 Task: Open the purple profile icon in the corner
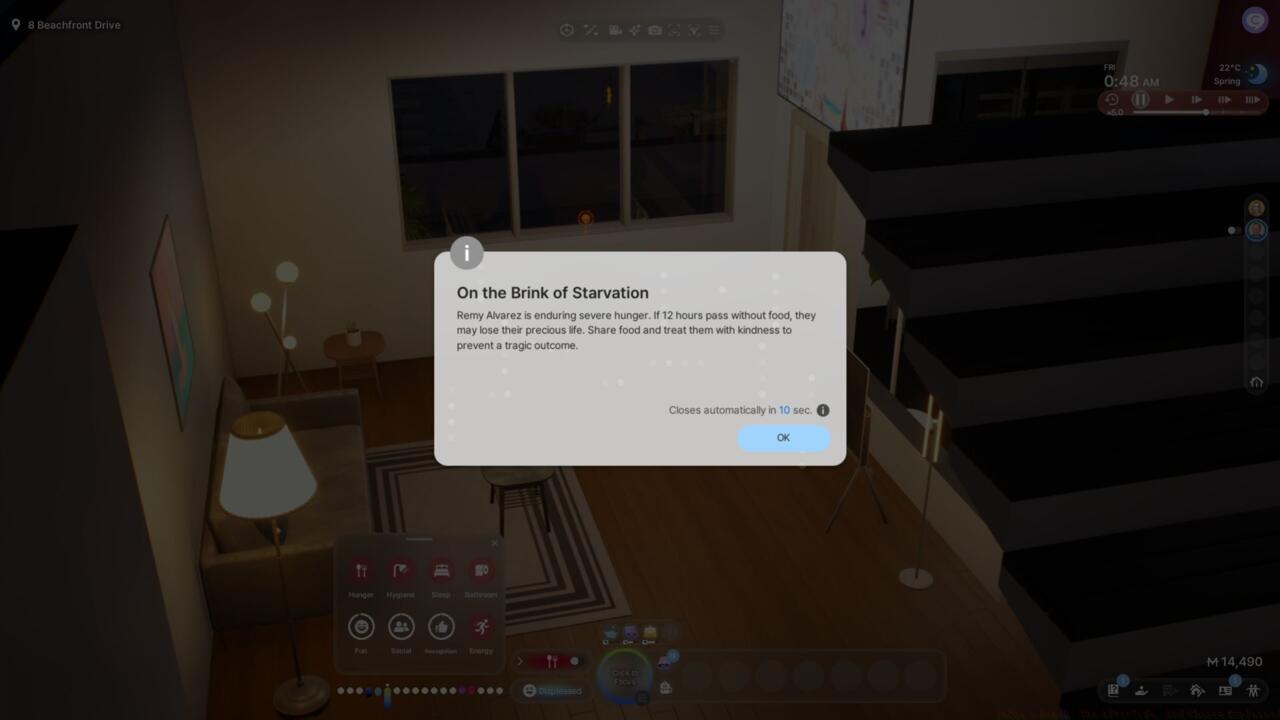tap(1254, 20)
